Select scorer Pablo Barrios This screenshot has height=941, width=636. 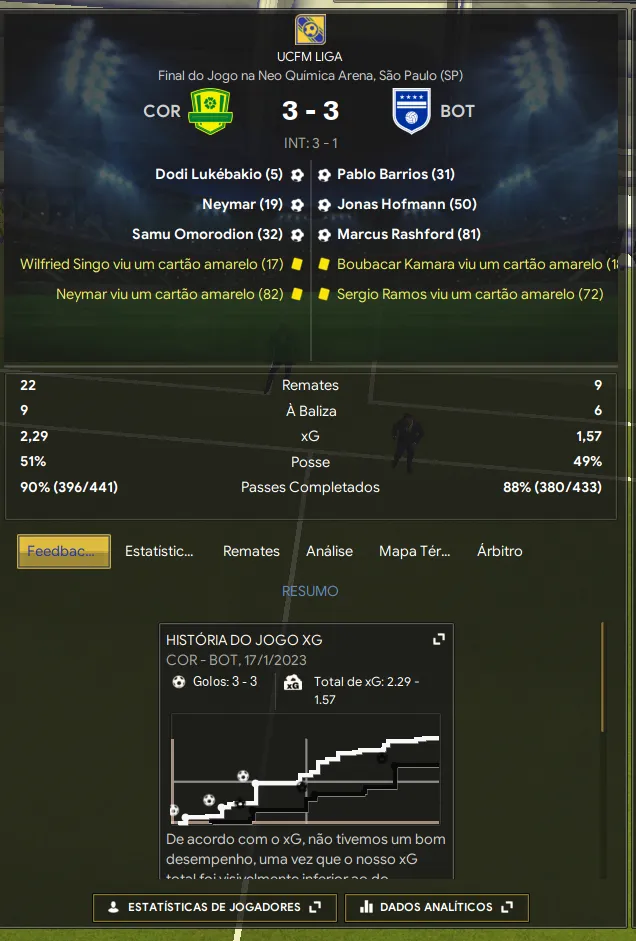pos(395,174)
